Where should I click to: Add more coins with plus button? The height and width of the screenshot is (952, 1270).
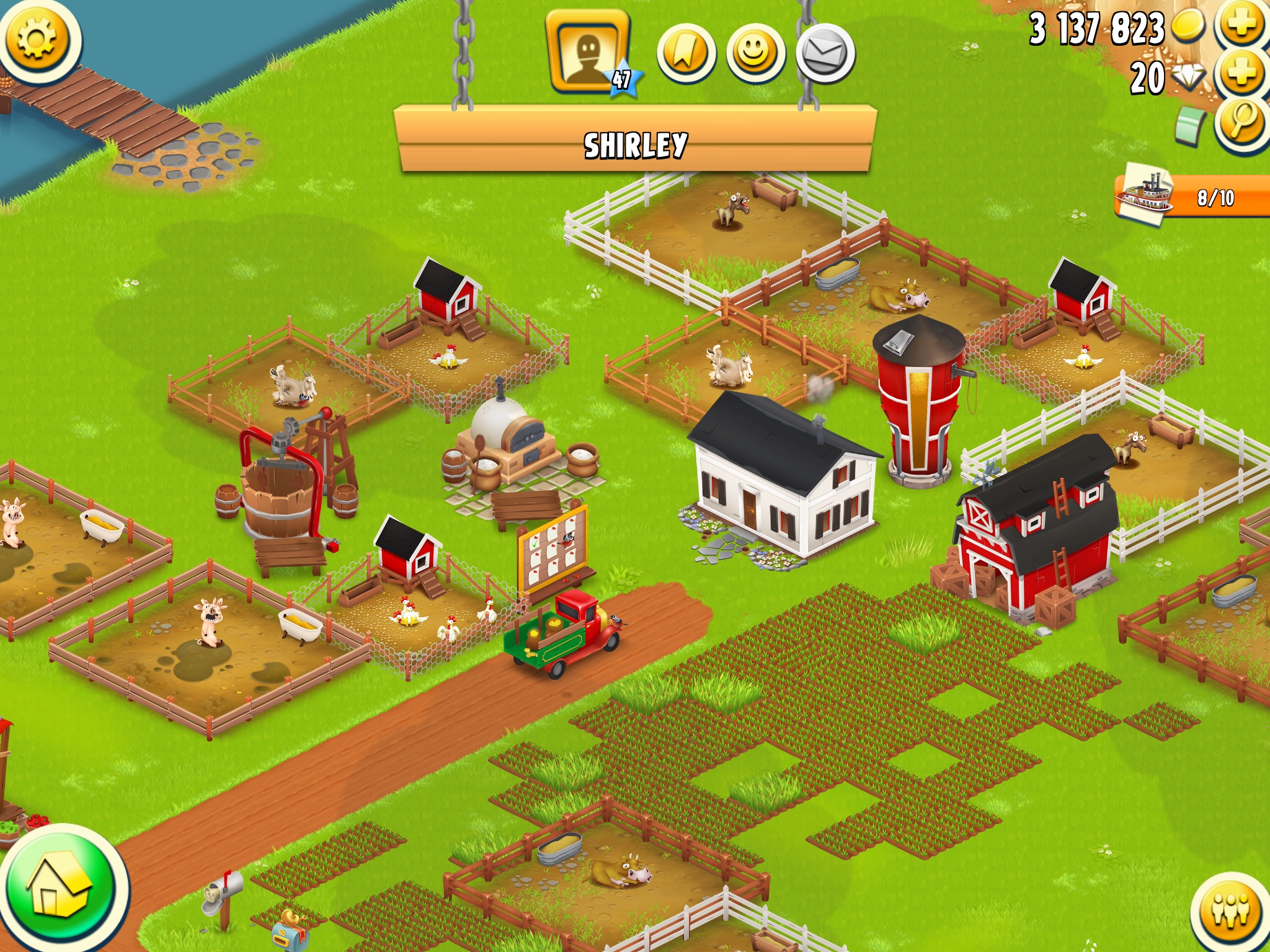pyautogui.click(x=1242, y=25)
